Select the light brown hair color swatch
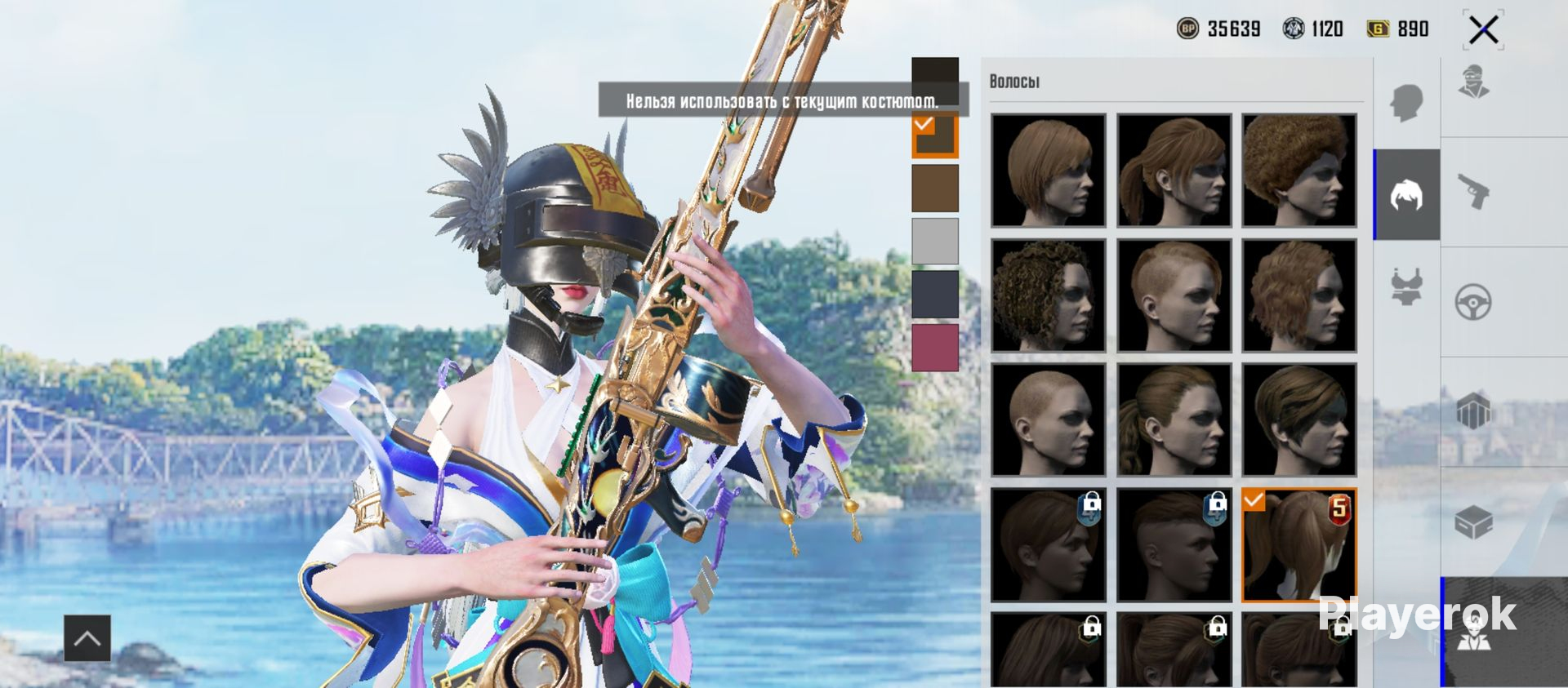The image size is (1568, 688). pyautogui.click(x=935, y=188)
